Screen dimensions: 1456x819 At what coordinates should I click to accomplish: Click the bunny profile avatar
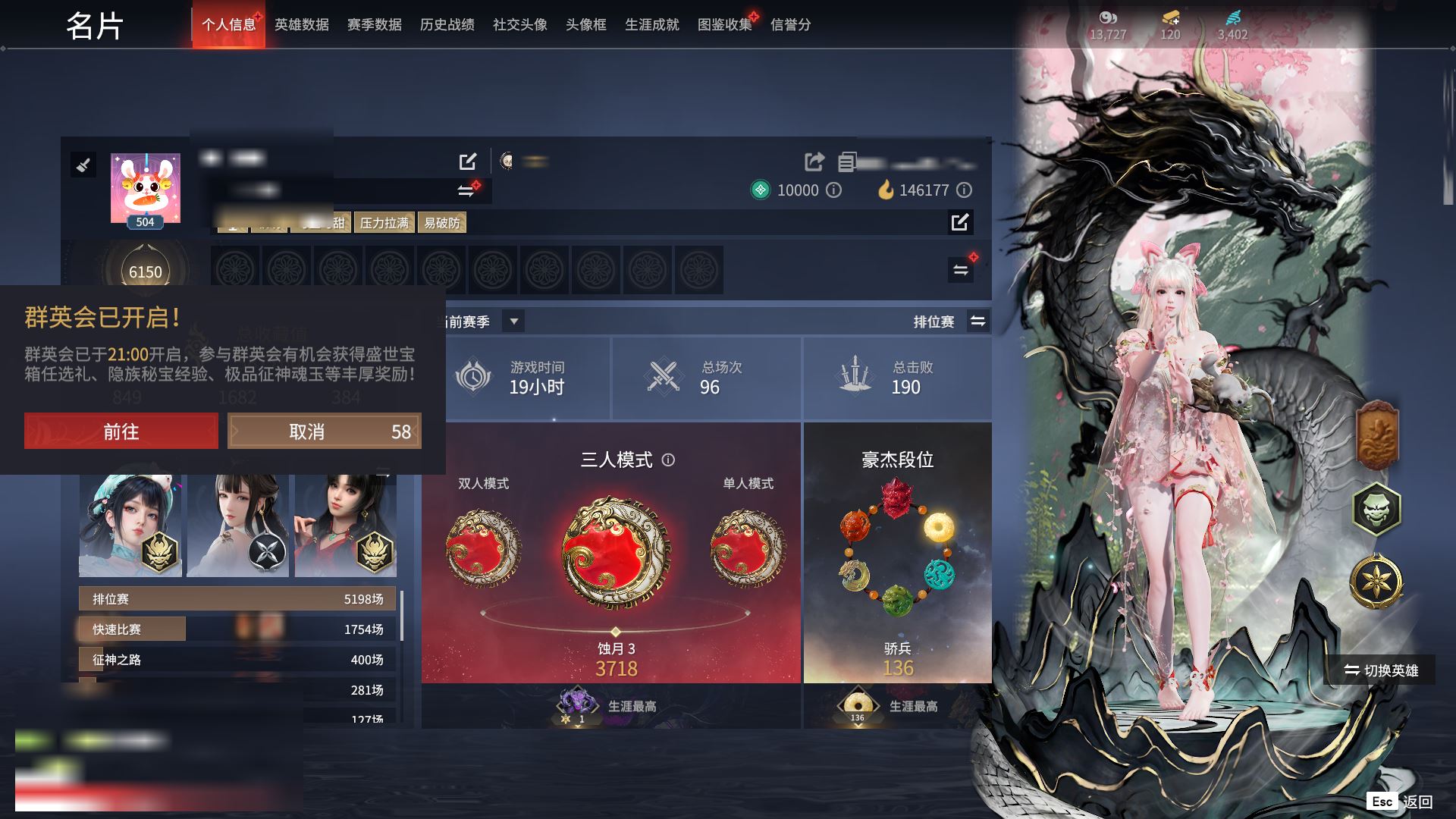(146, 187)
